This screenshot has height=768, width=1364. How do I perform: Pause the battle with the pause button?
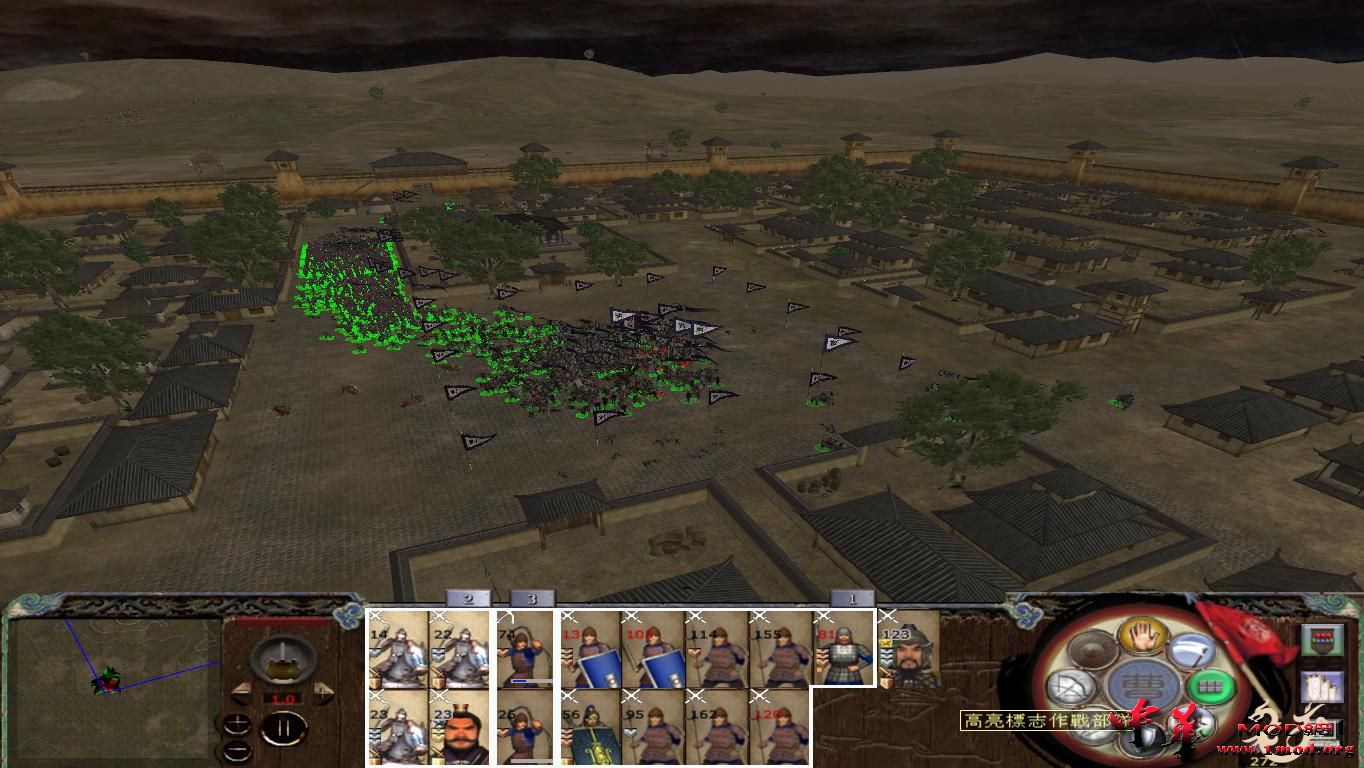282,727
